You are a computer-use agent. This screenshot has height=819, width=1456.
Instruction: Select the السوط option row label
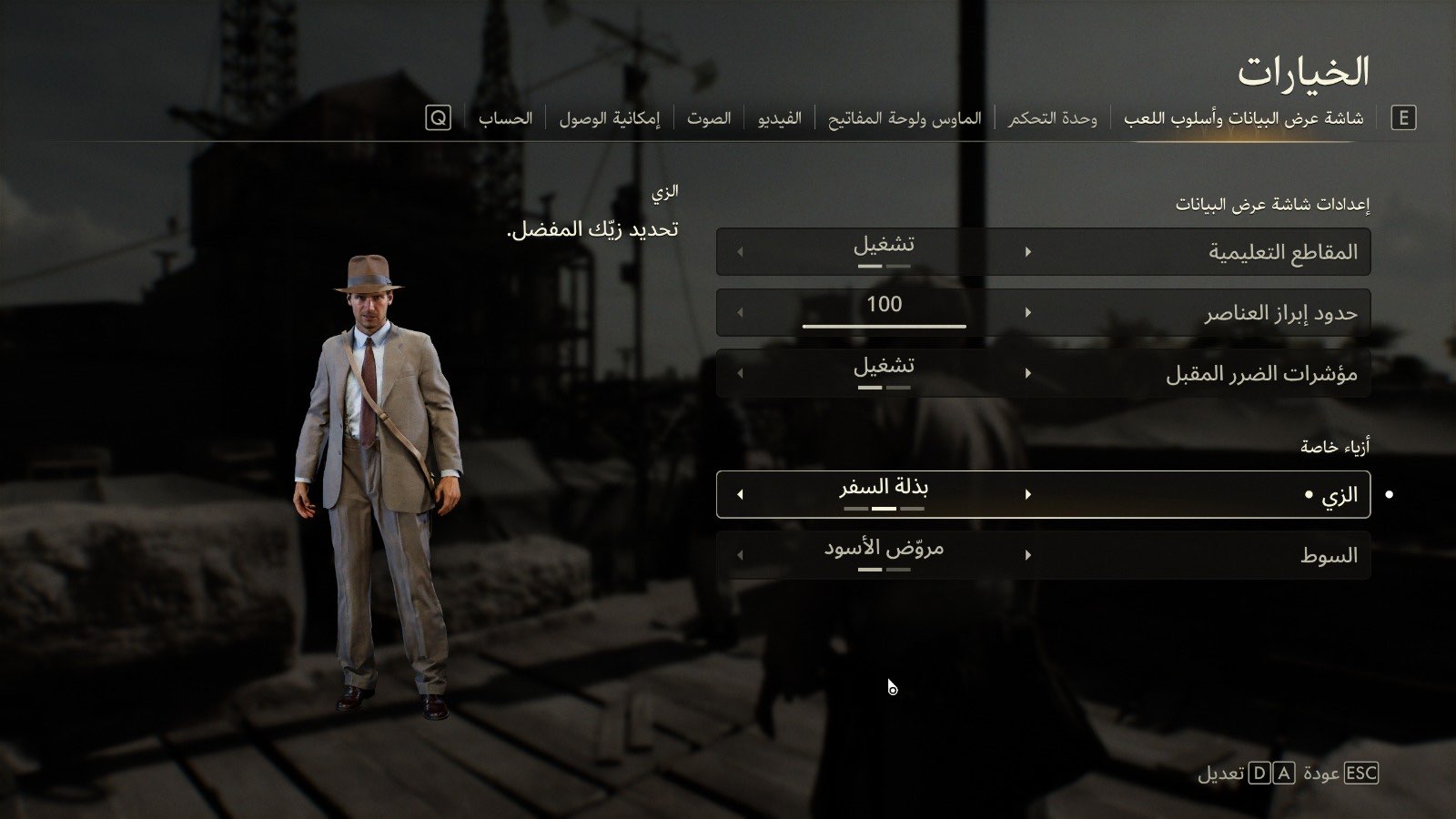1329,555
